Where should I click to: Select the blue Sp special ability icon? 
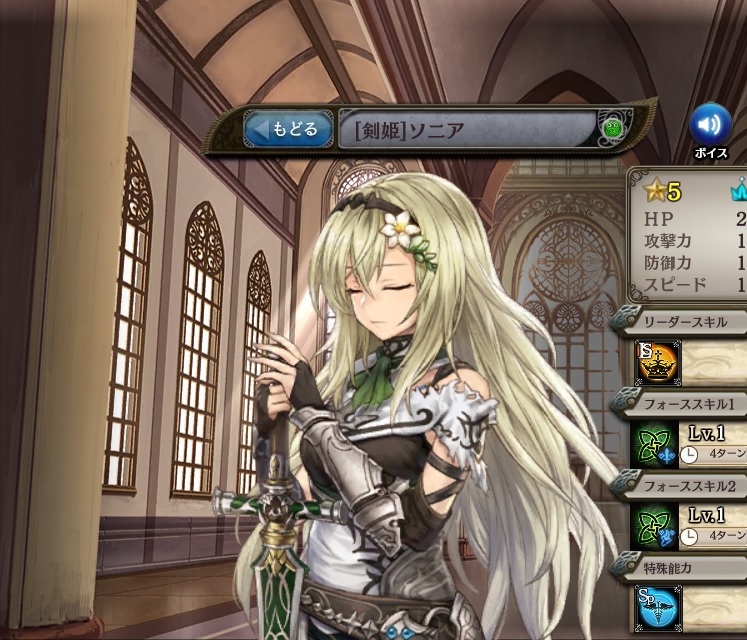[656, 608]
